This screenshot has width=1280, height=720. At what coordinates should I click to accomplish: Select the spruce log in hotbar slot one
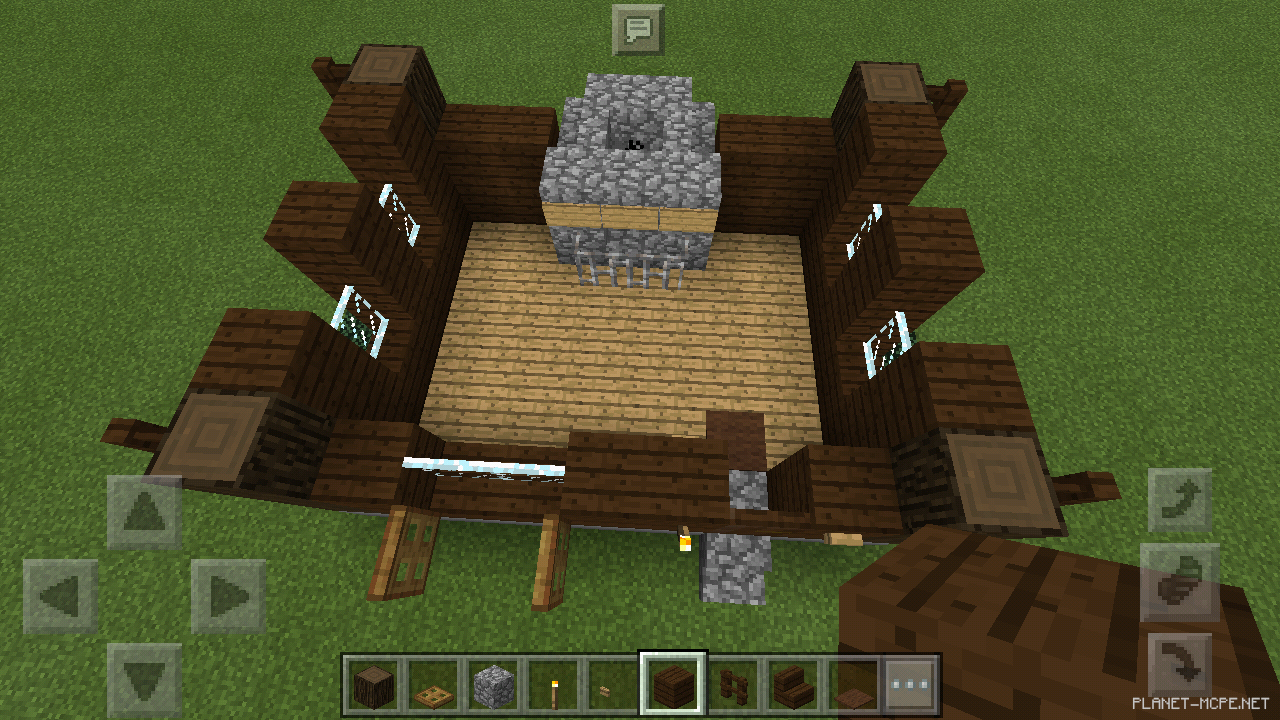tap(374, 686)
